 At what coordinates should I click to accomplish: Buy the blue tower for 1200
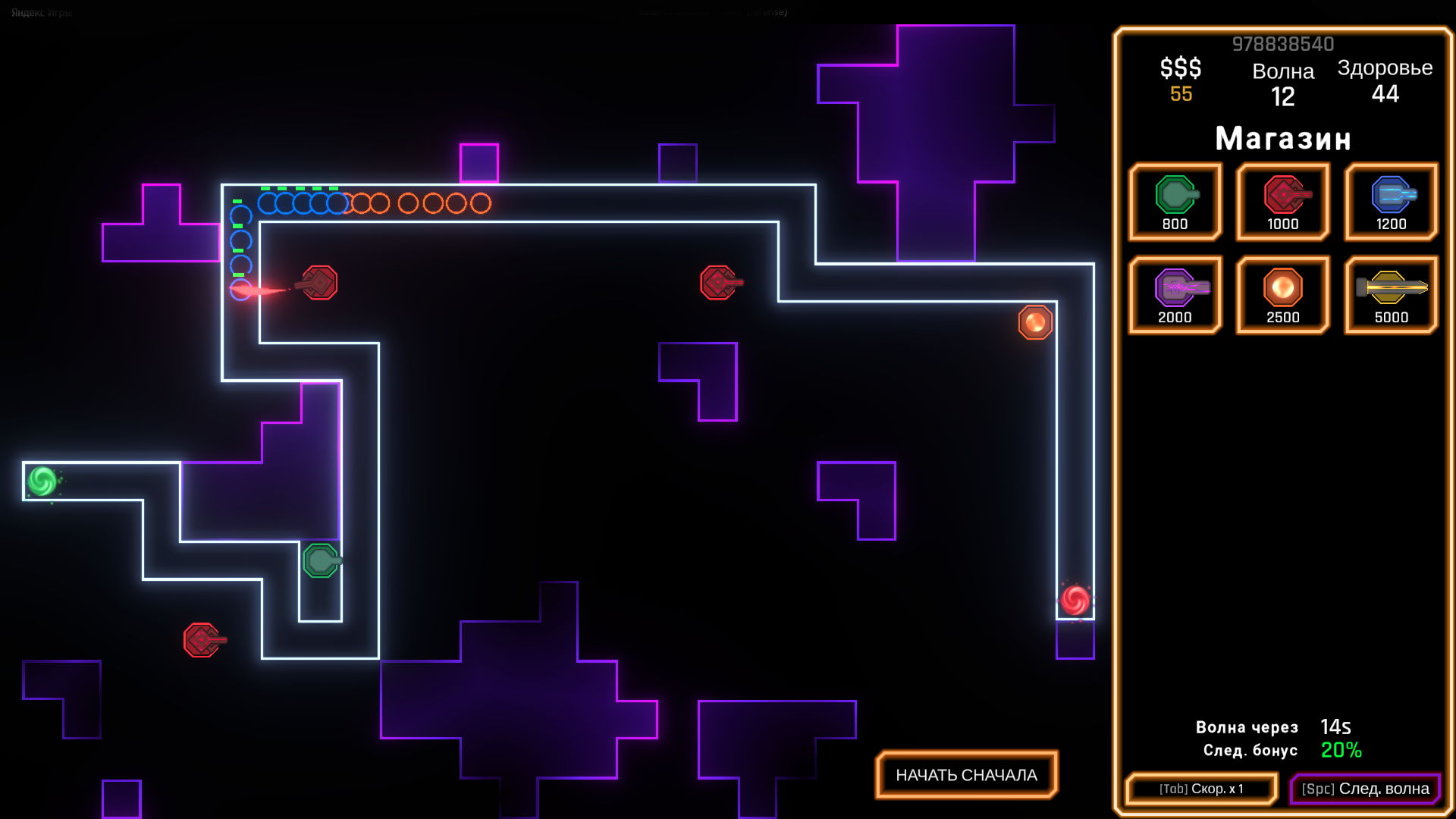(x=1390, y=202)
